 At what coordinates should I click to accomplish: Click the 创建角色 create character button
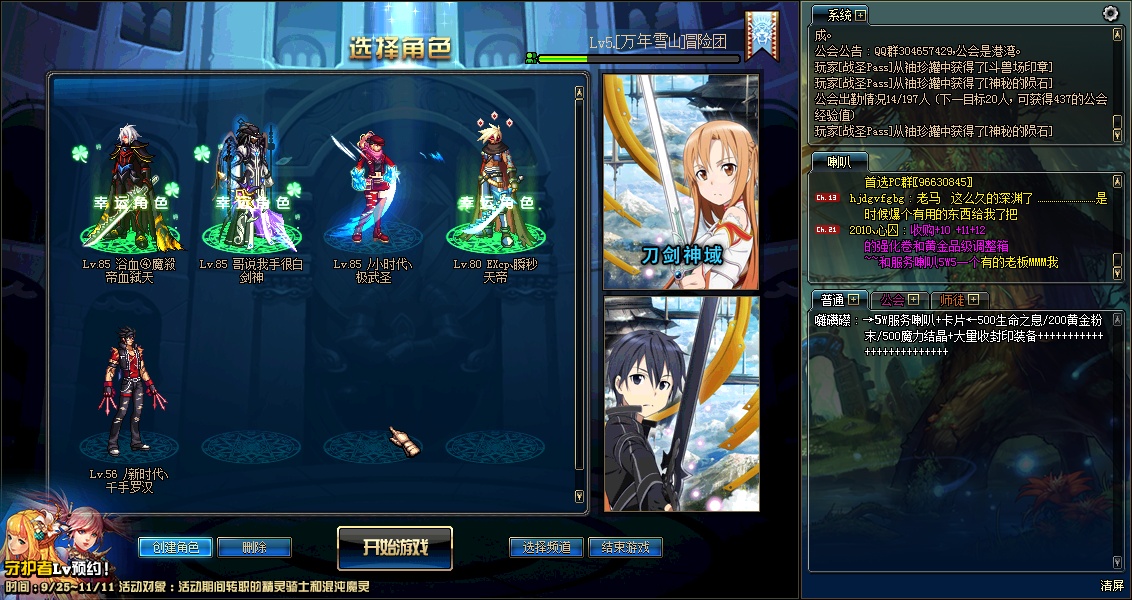pyautogui.click(x=175, y=547)
